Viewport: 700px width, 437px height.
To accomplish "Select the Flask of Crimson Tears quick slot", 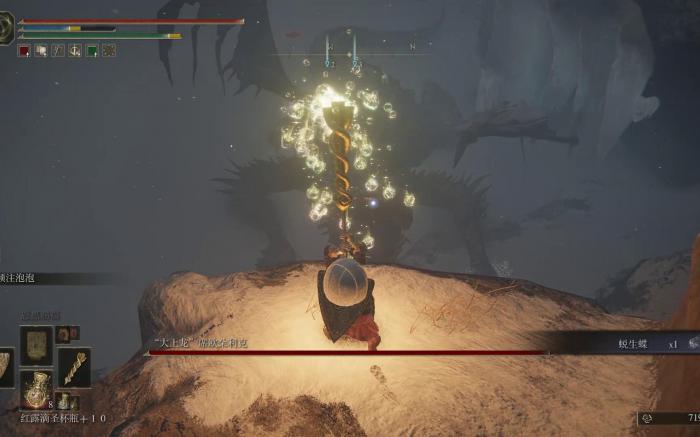I will [x=37, y=388].
